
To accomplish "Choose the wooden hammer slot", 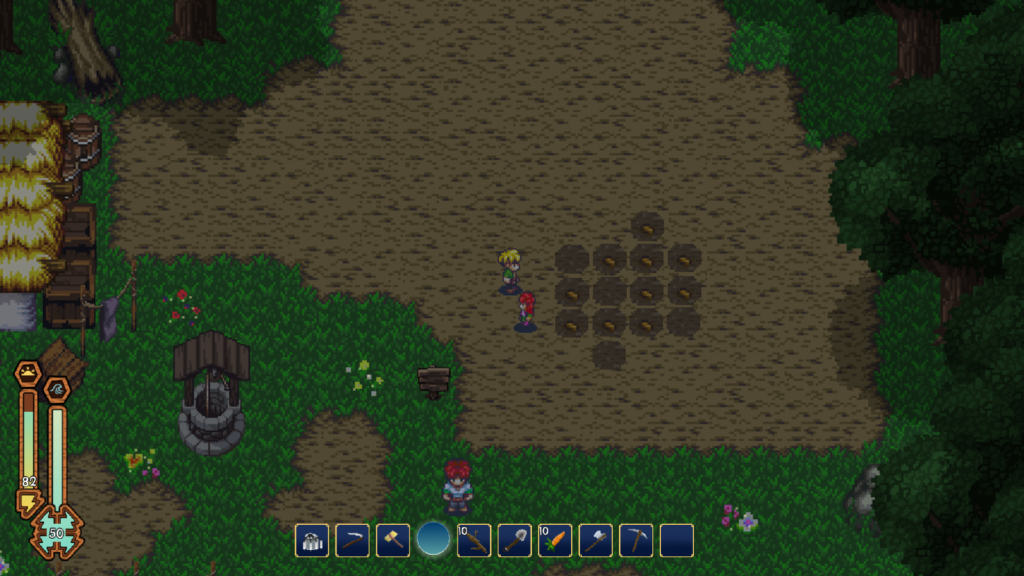I will [x=393, y=541].
